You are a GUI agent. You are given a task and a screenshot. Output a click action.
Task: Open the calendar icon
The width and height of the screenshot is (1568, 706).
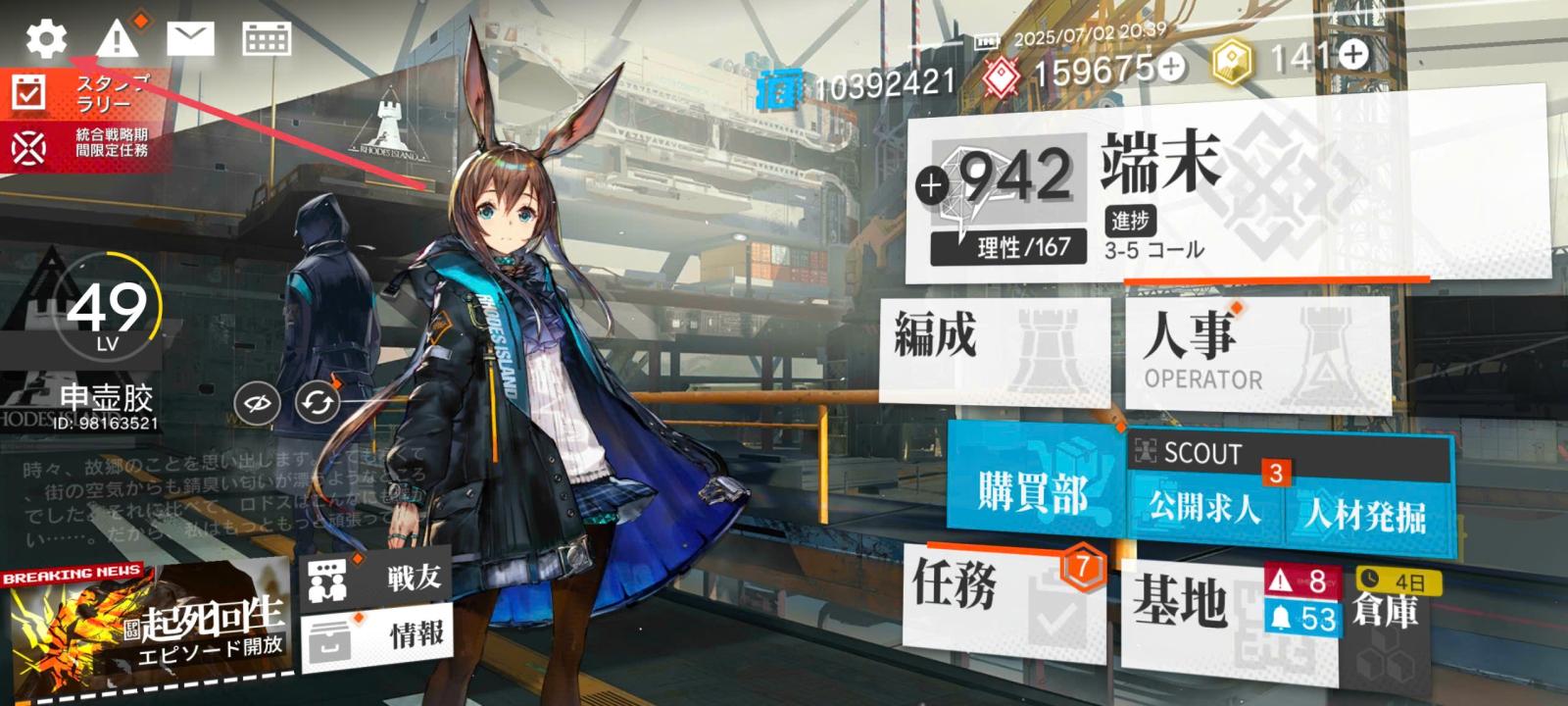tap(266, 39)
